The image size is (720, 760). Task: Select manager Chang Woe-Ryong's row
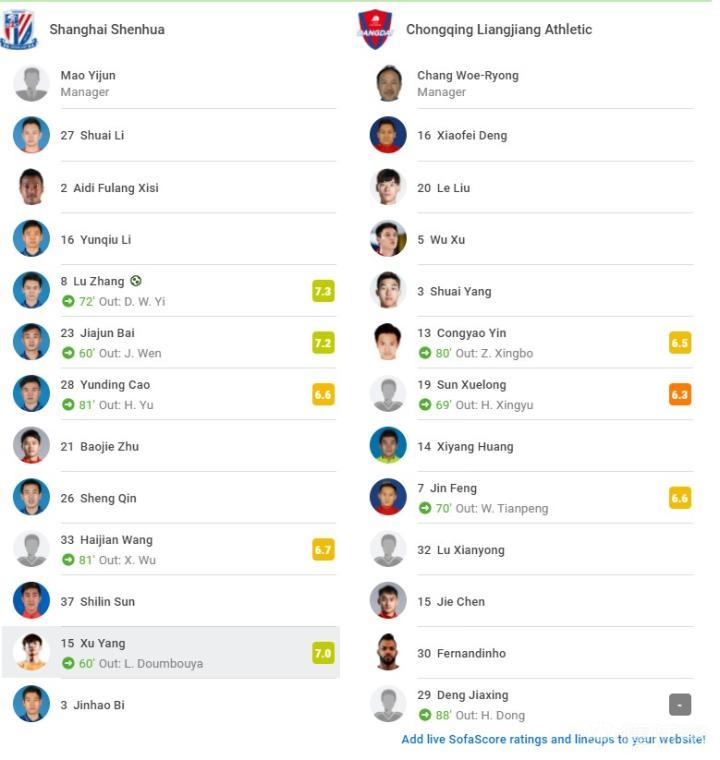(x=467, y=83)
